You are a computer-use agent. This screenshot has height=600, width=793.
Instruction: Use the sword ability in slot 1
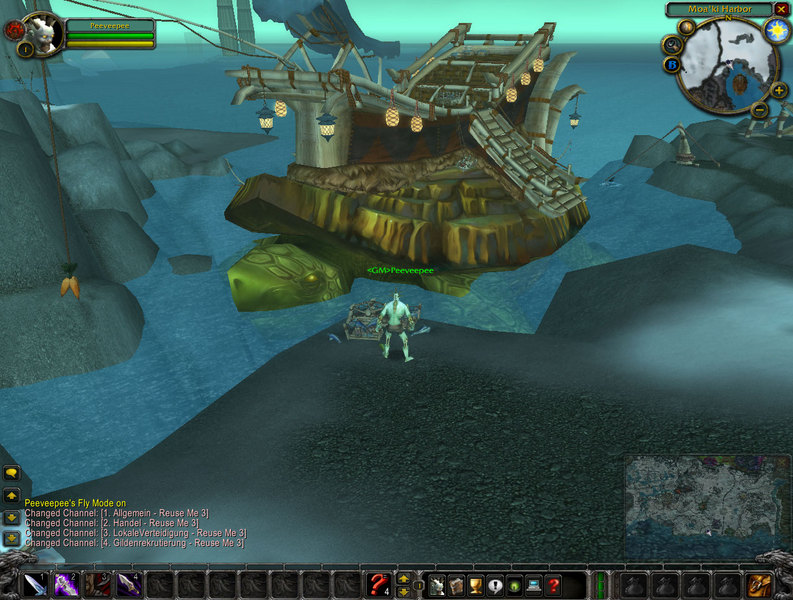pos(35,584)
